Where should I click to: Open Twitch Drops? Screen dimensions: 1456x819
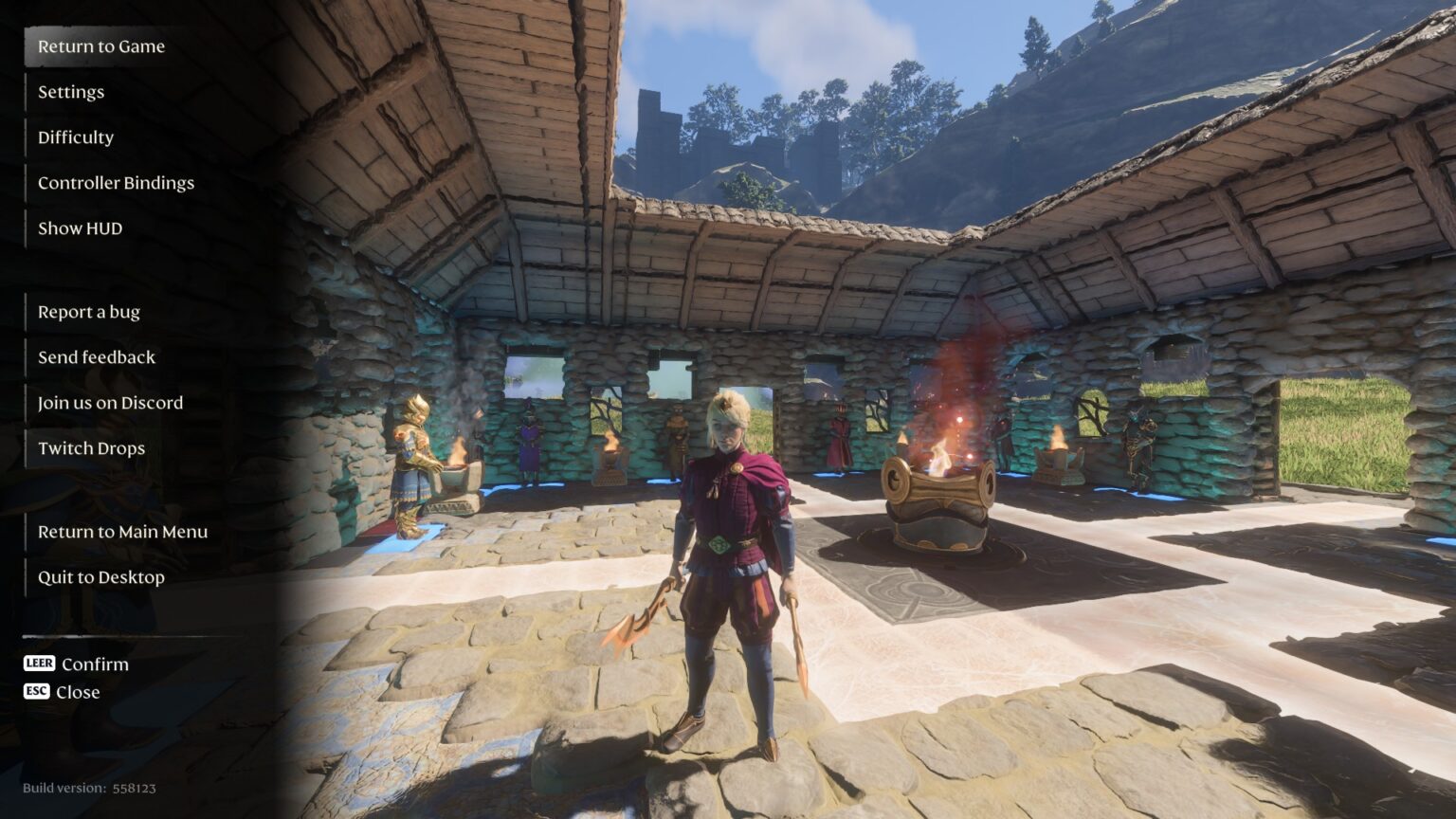(x=91, y=448)
